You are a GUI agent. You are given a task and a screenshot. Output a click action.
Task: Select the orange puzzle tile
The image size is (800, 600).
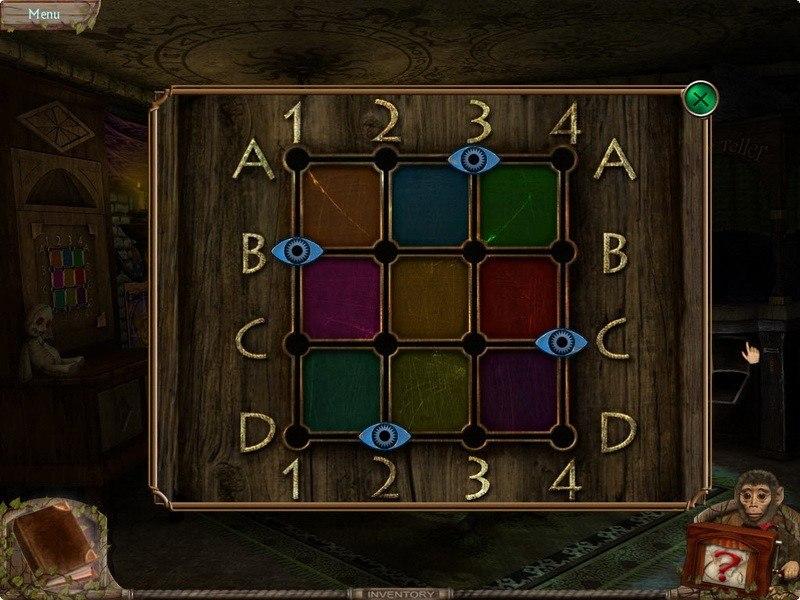click(340, 205)
